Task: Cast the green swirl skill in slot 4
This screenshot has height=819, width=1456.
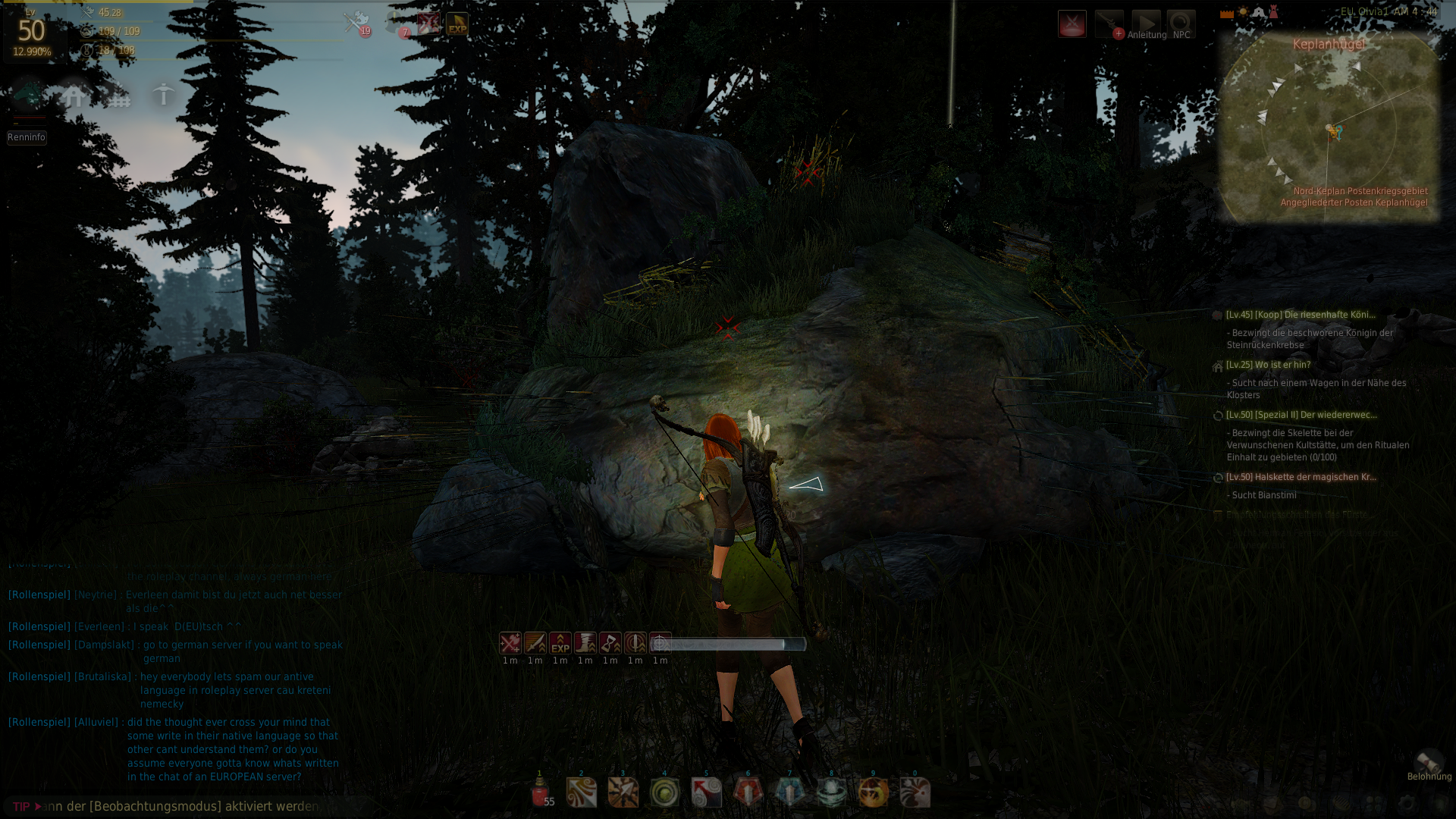Action: (x=665, y=793)
